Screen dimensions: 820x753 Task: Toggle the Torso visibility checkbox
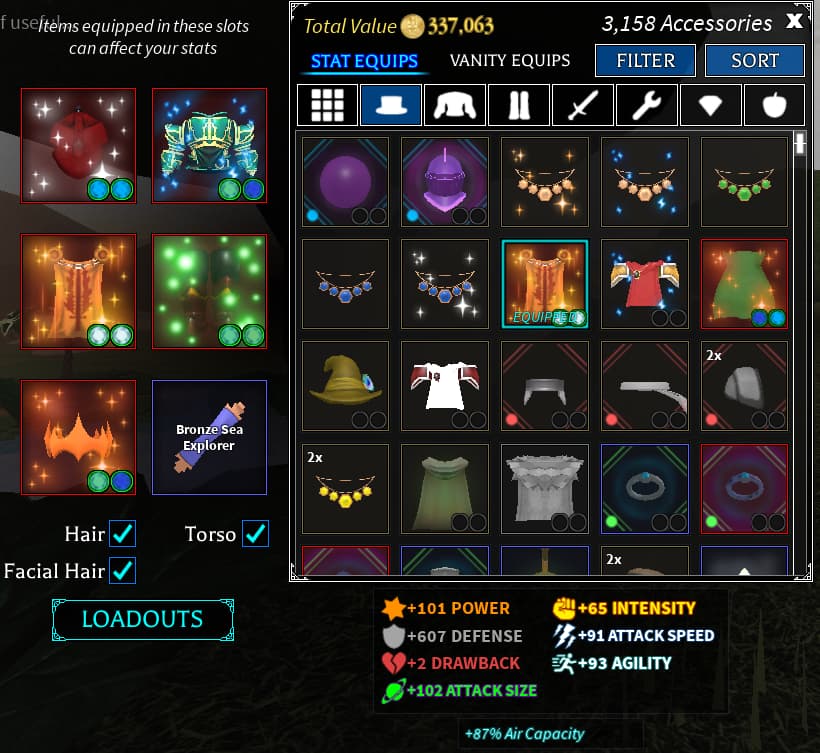(256, 534)
